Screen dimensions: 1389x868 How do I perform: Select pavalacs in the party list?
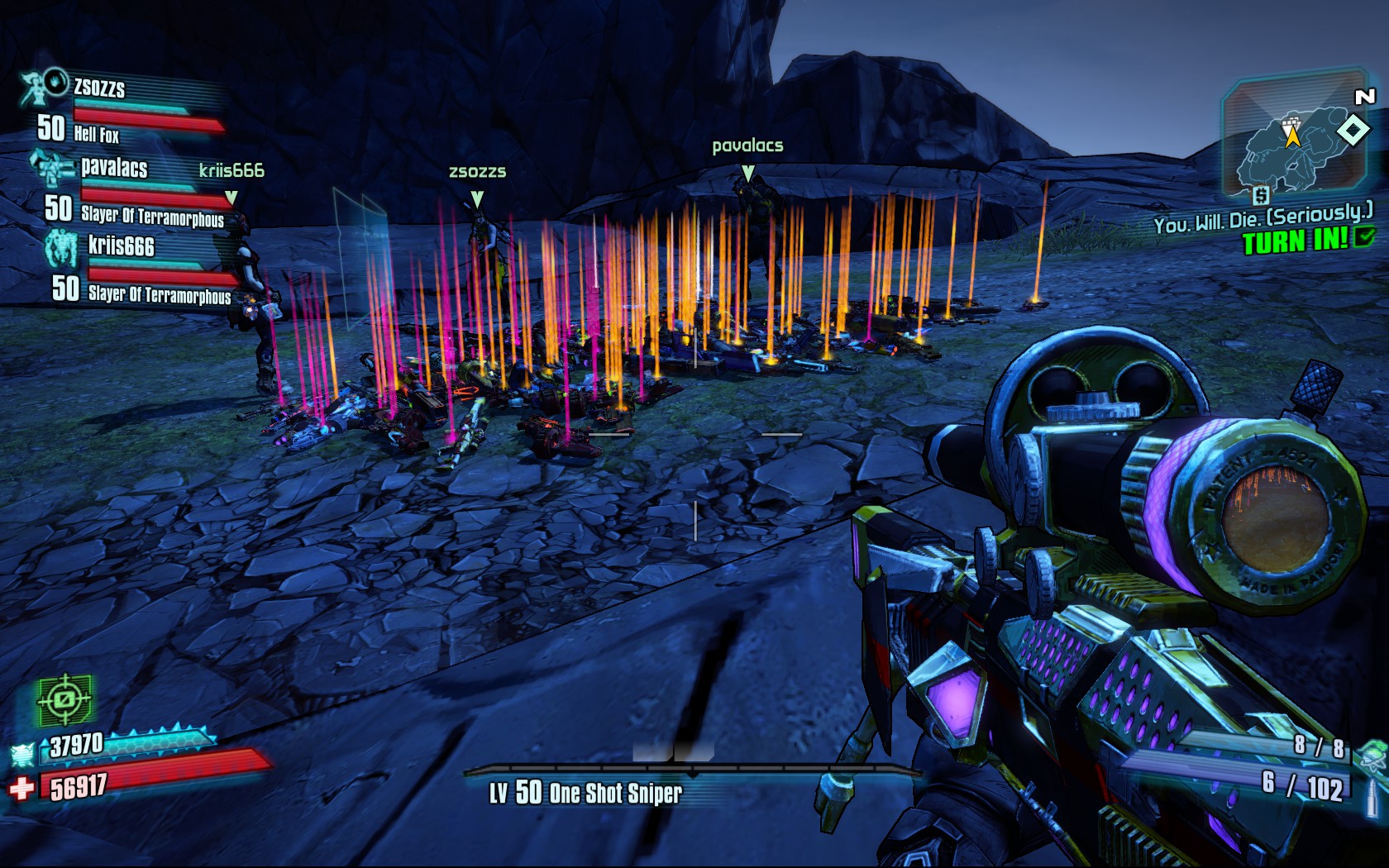(x=114, y=169)
